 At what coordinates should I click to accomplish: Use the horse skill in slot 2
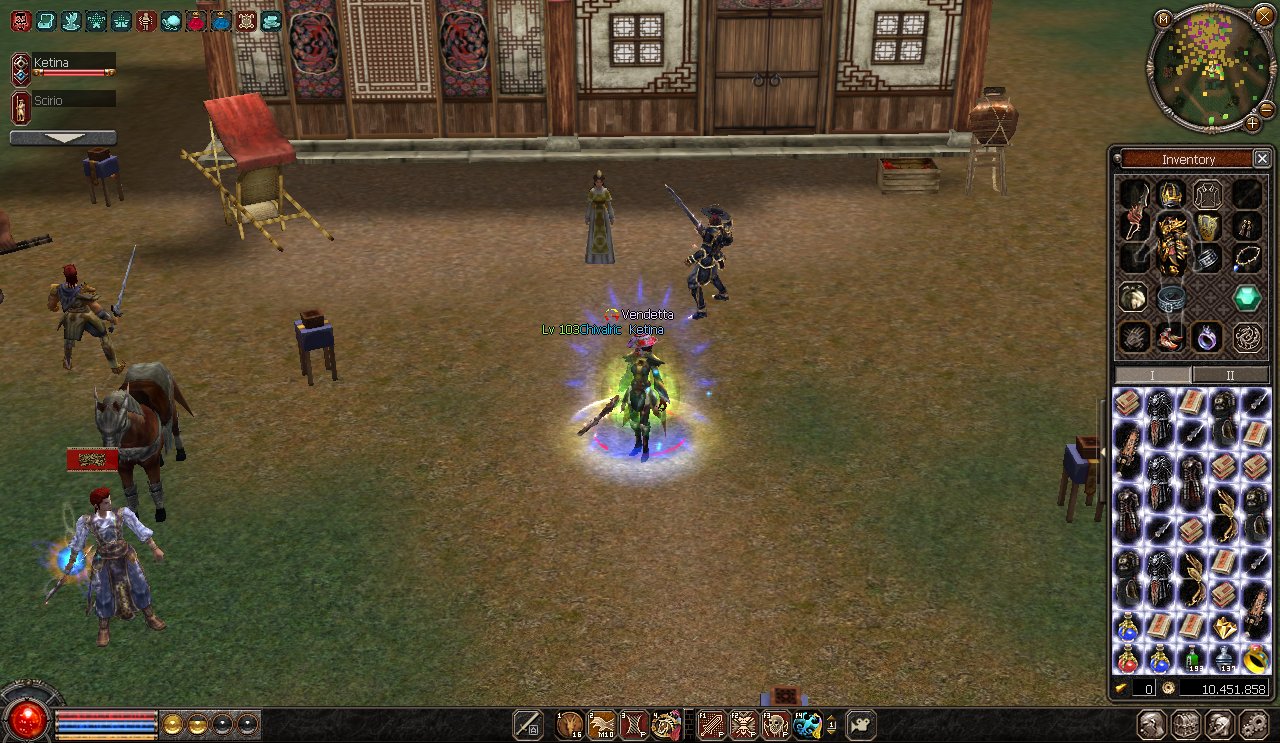(x=602, y=725)
